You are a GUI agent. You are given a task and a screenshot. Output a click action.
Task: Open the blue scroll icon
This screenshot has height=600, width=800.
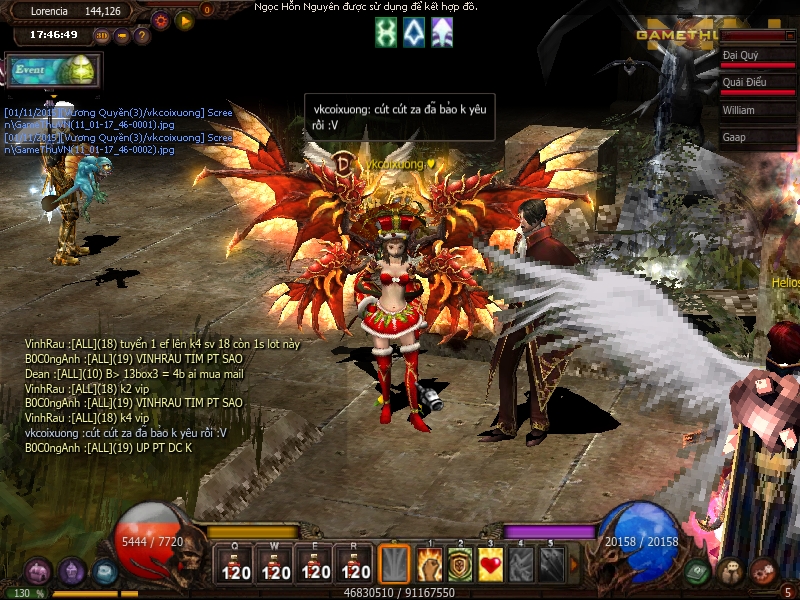click(x=105, y=571)
